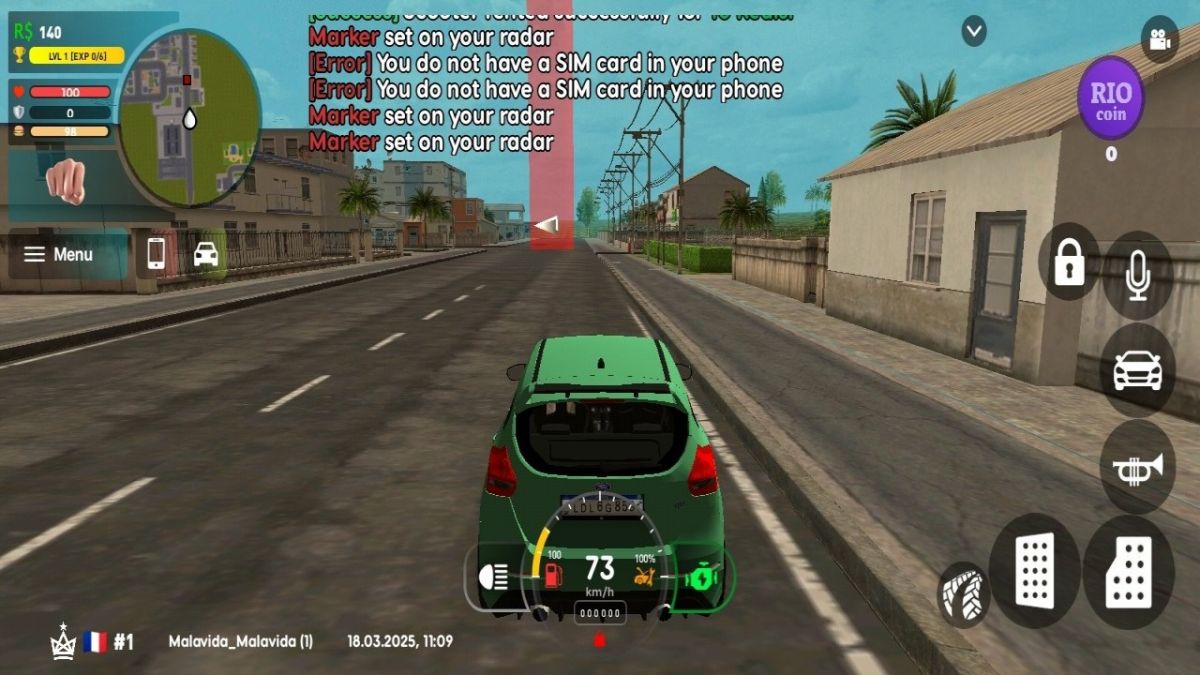Toggle the vehicle door lock

click(x=1069, y=262)
